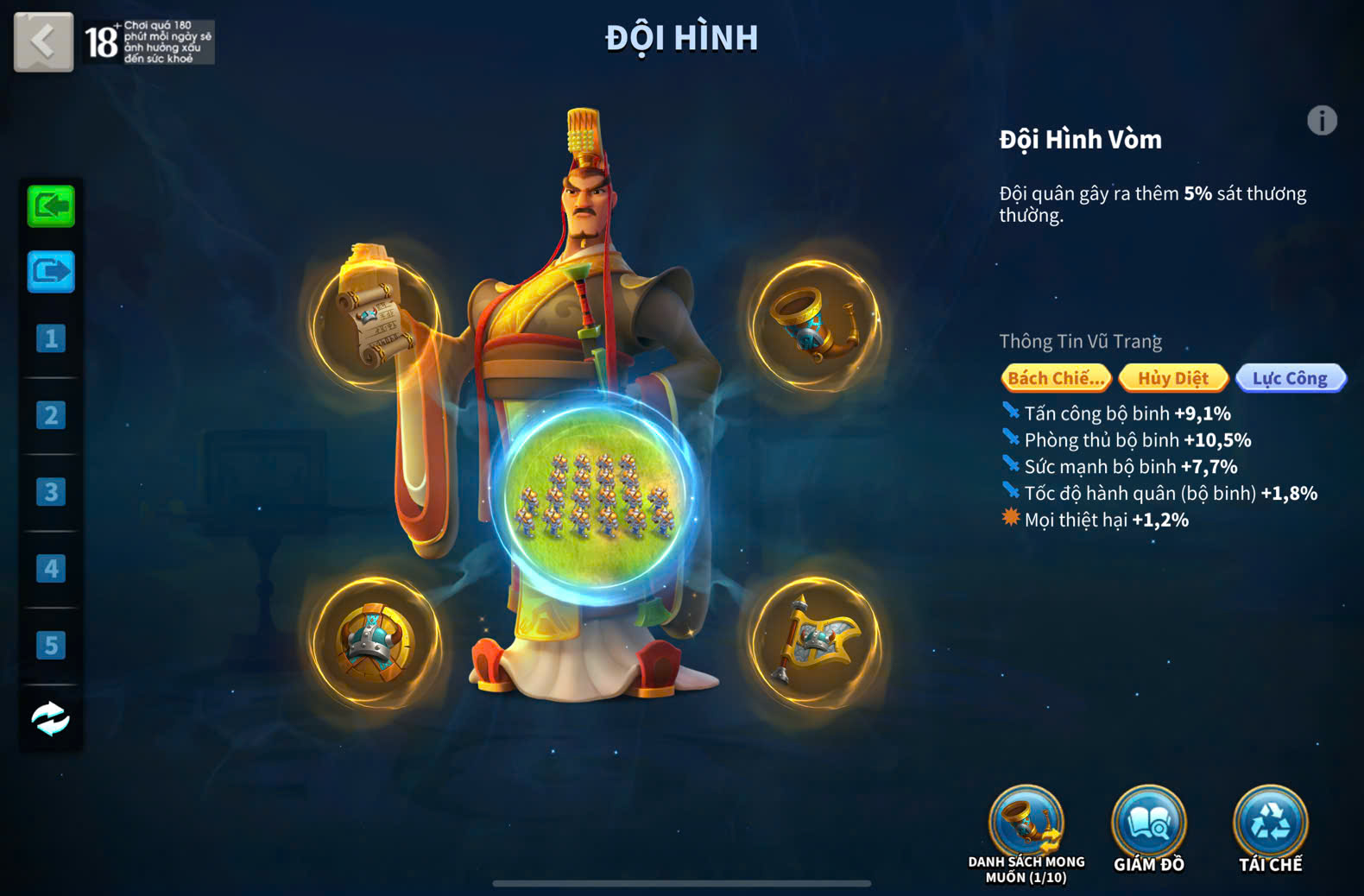This screenshot has height=896, width=1364.
Task: Tap the central troop formation orb
Action: coord(596,501)
